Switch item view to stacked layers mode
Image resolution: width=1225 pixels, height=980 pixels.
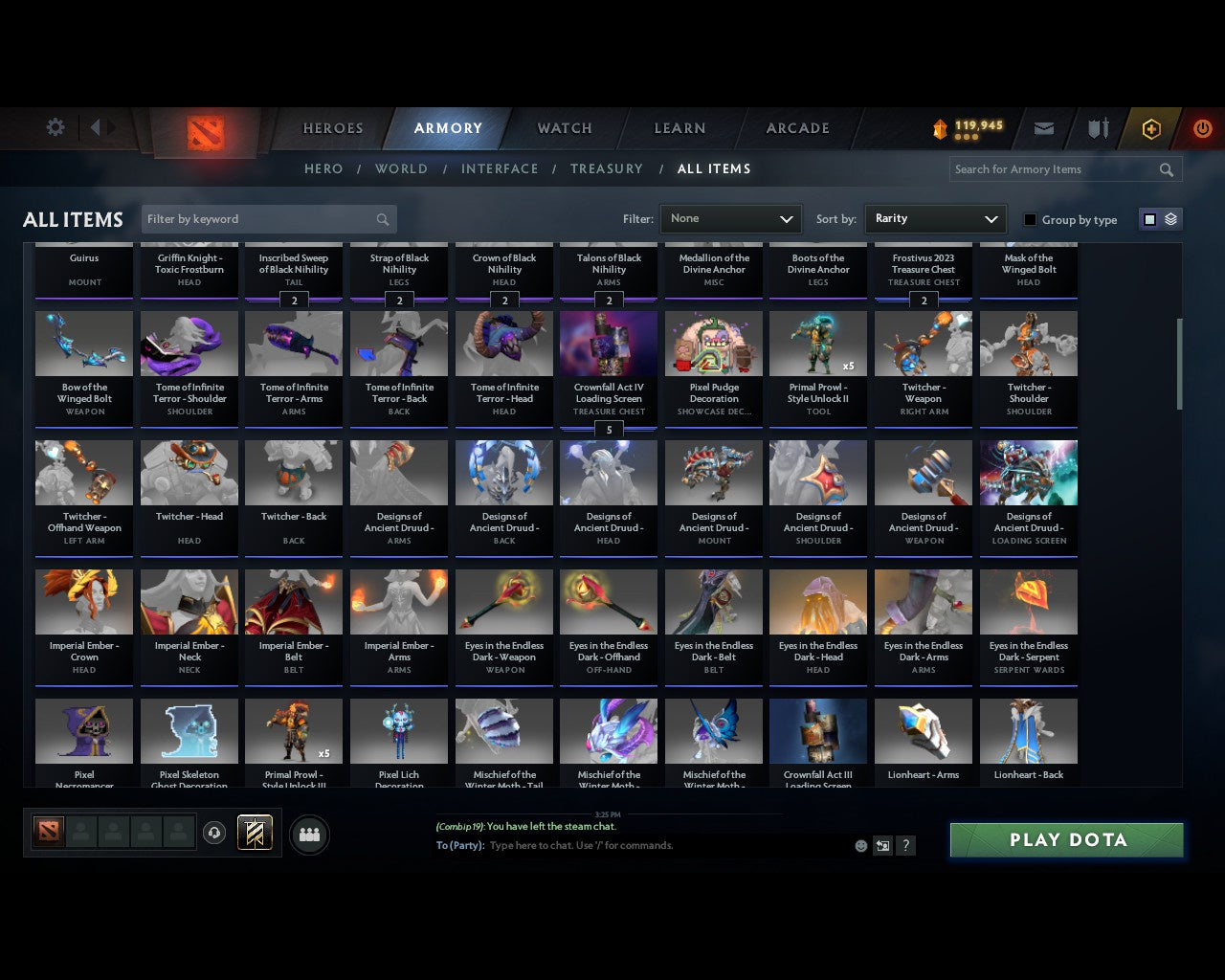pos(1169,218)
